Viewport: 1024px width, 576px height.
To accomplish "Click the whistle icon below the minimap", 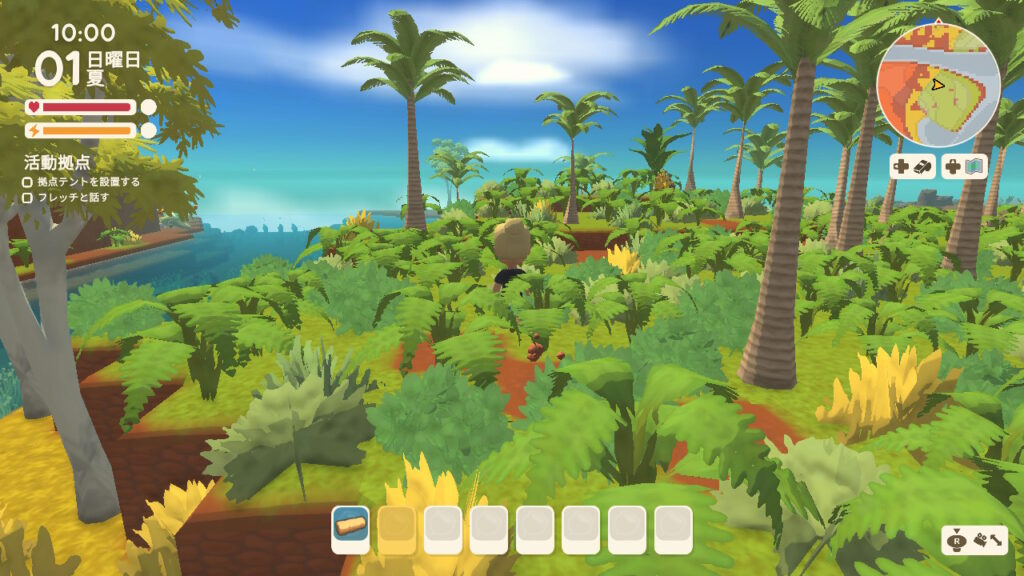I will pos(924,167).
